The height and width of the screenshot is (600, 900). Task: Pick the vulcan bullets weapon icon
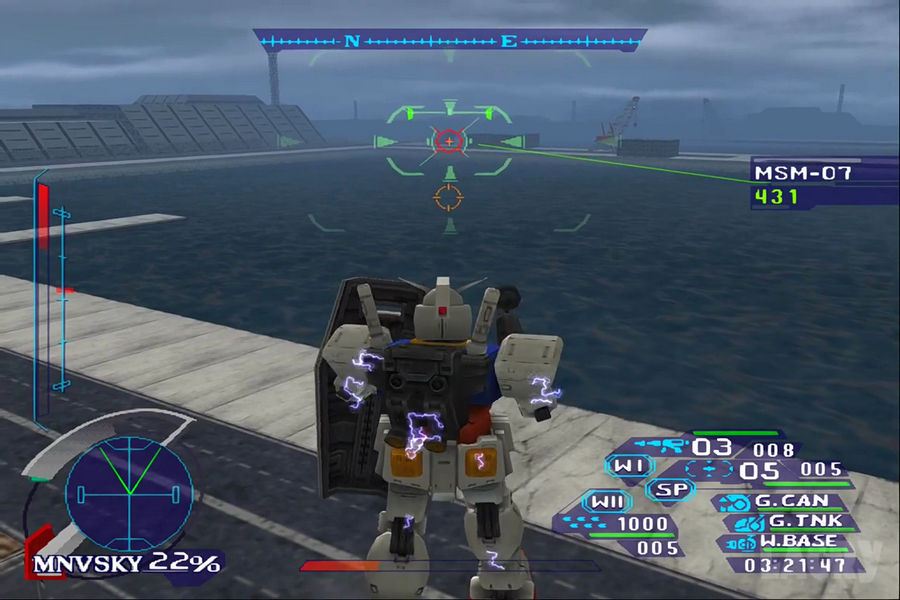tap(587, 523)
